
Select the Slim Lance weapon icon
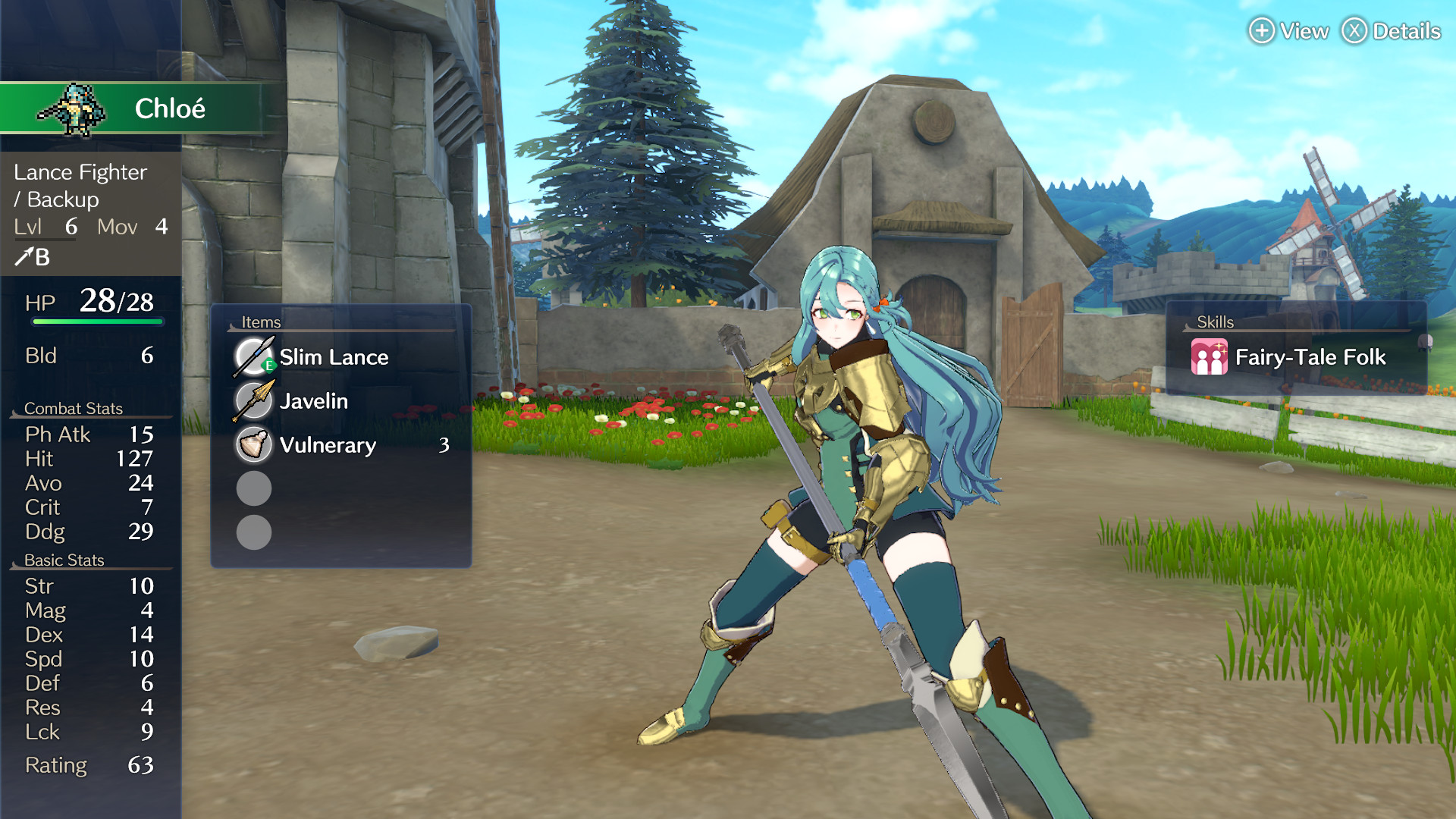253,356
